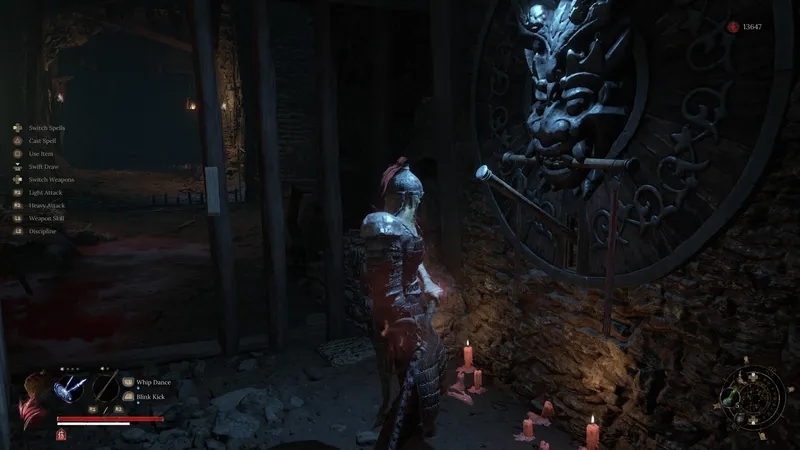Choose the equipped polearm weapon slot

pyautogui.click(x=105, y=388)
